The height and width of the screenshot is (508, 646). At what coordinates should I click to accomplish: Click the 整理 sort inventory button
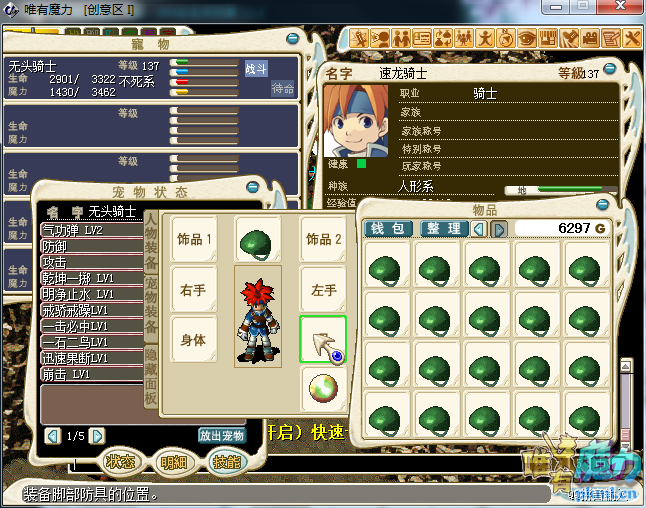pos(444,229)
